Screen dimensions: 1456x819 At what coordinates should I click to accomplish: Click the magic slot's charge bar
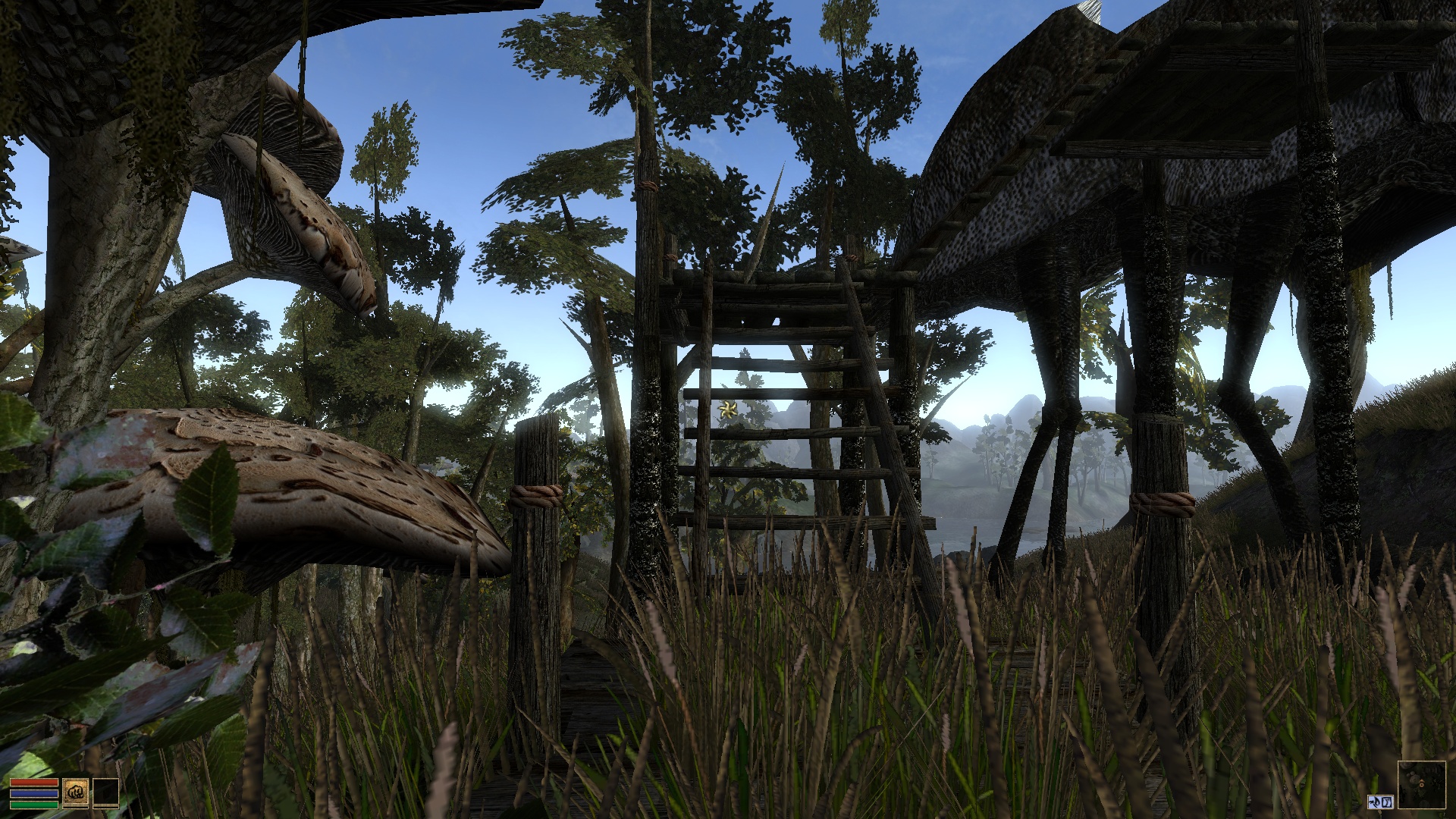(105, 808)
